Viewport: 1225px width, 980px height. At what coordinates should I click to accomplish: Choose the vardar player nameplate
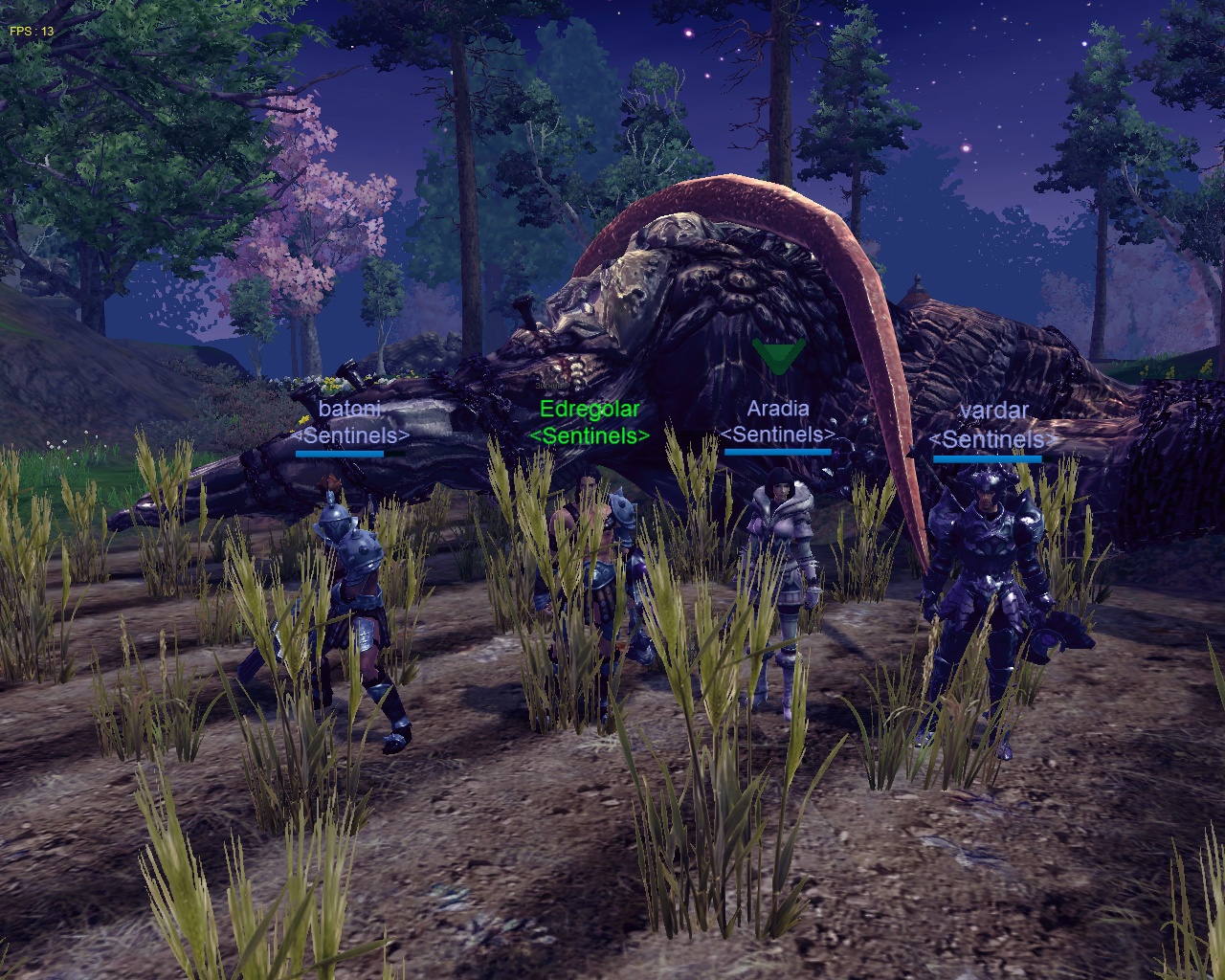(x=993, y=412)
